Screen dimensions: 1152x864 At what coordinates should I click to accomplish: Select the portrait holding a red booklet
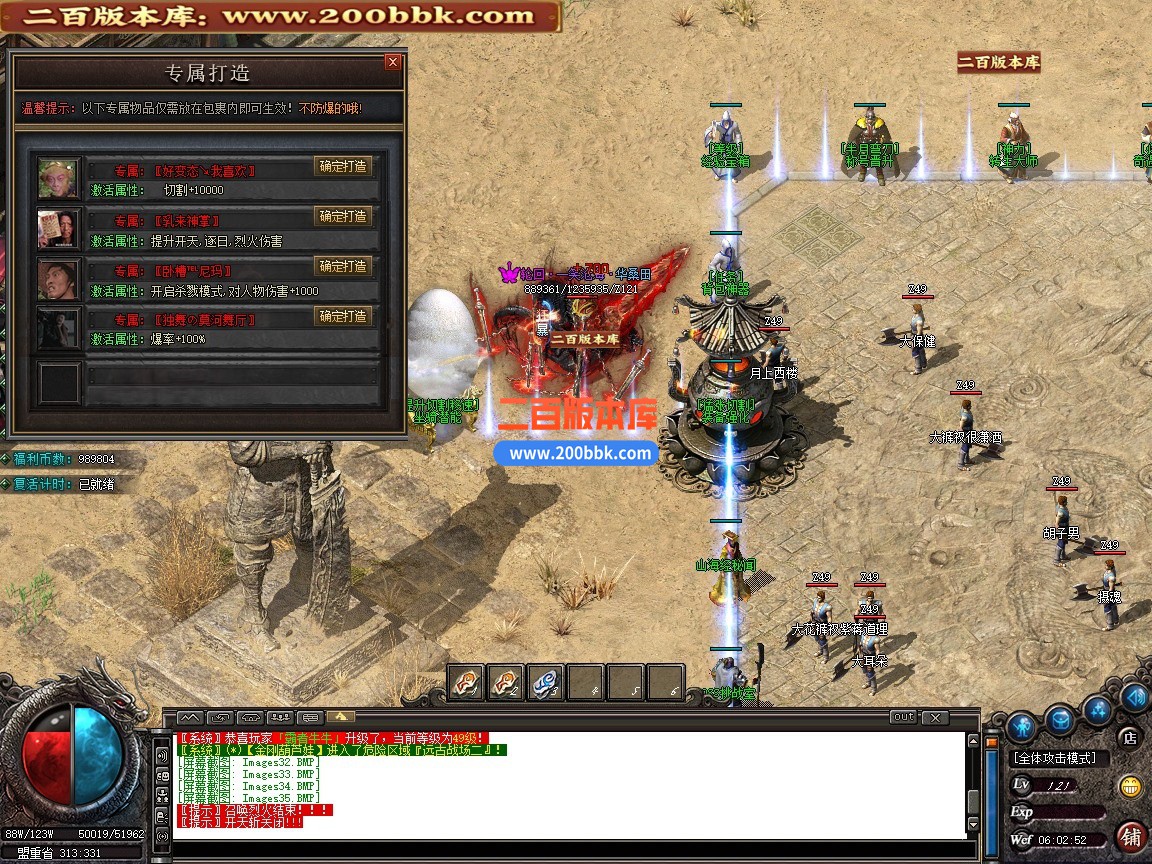[x=57, y=228]
